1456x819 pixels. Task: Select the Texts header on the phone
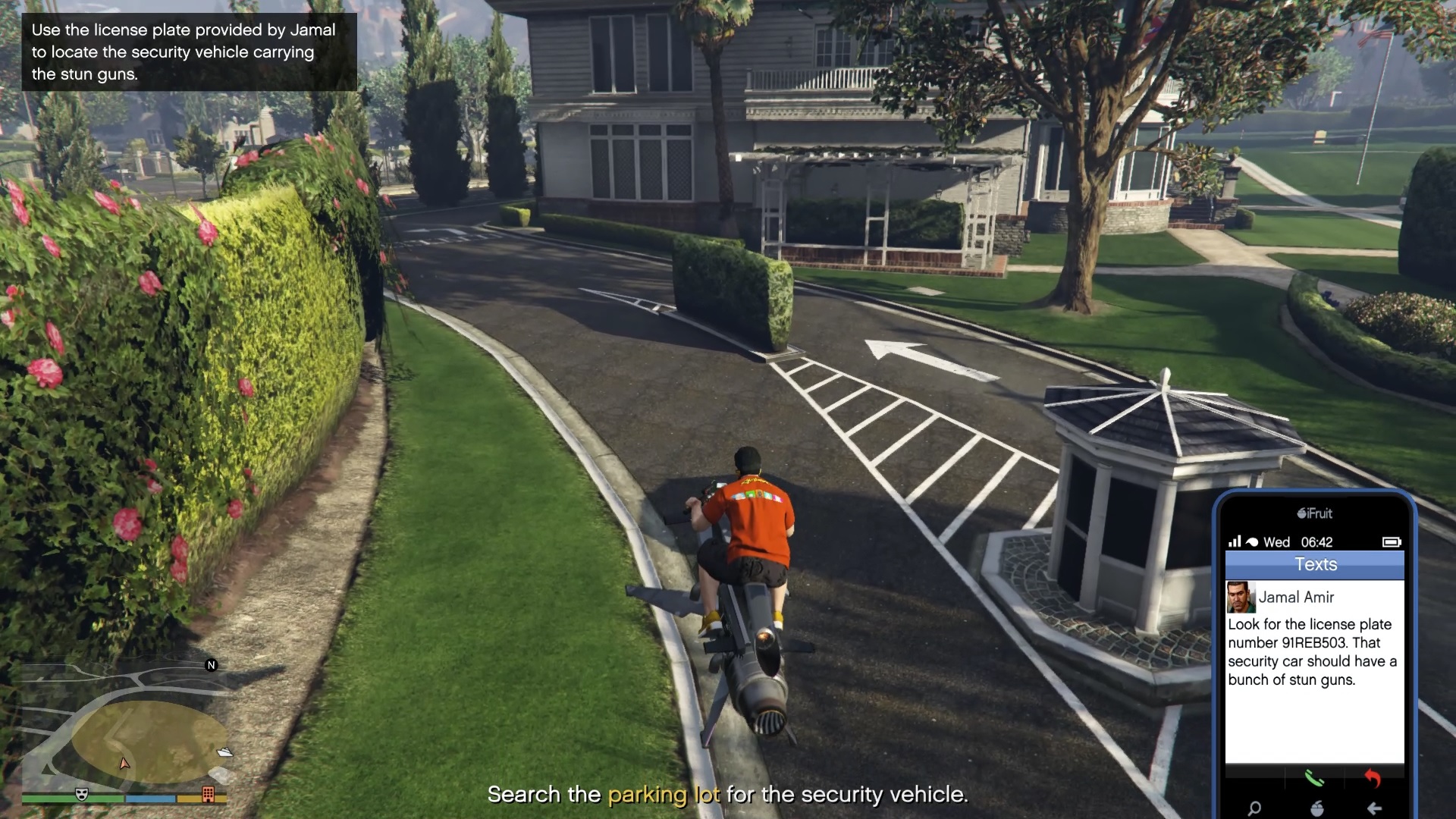(1315, 564)
